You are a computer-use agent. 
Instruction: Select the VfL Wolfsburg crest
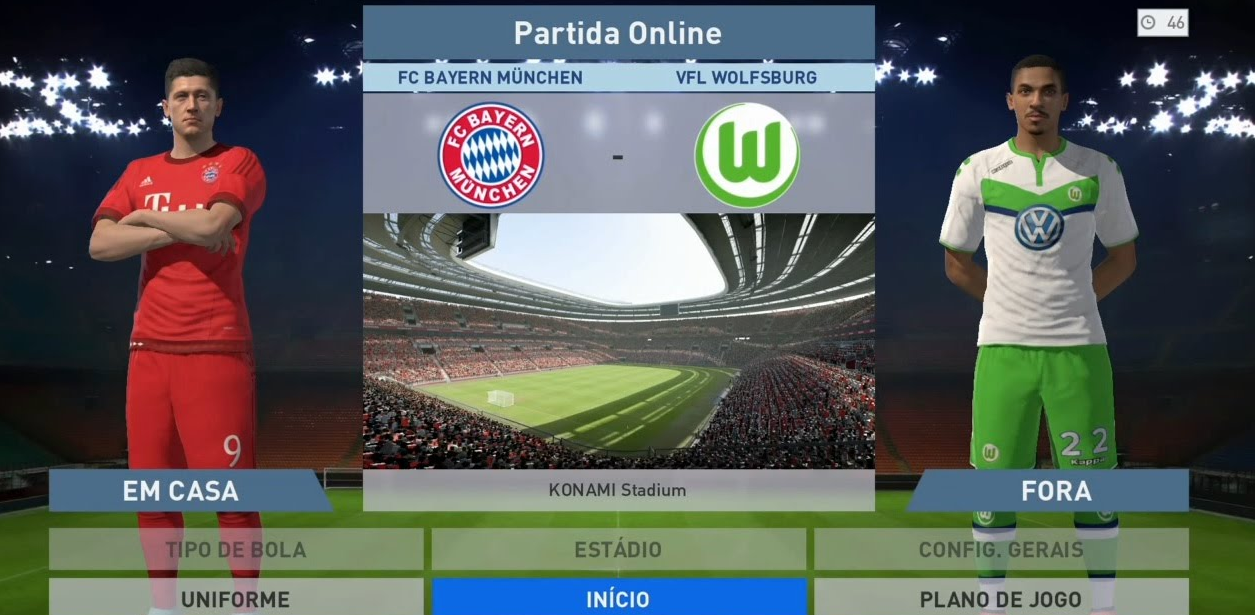click(x=747, y=155)
